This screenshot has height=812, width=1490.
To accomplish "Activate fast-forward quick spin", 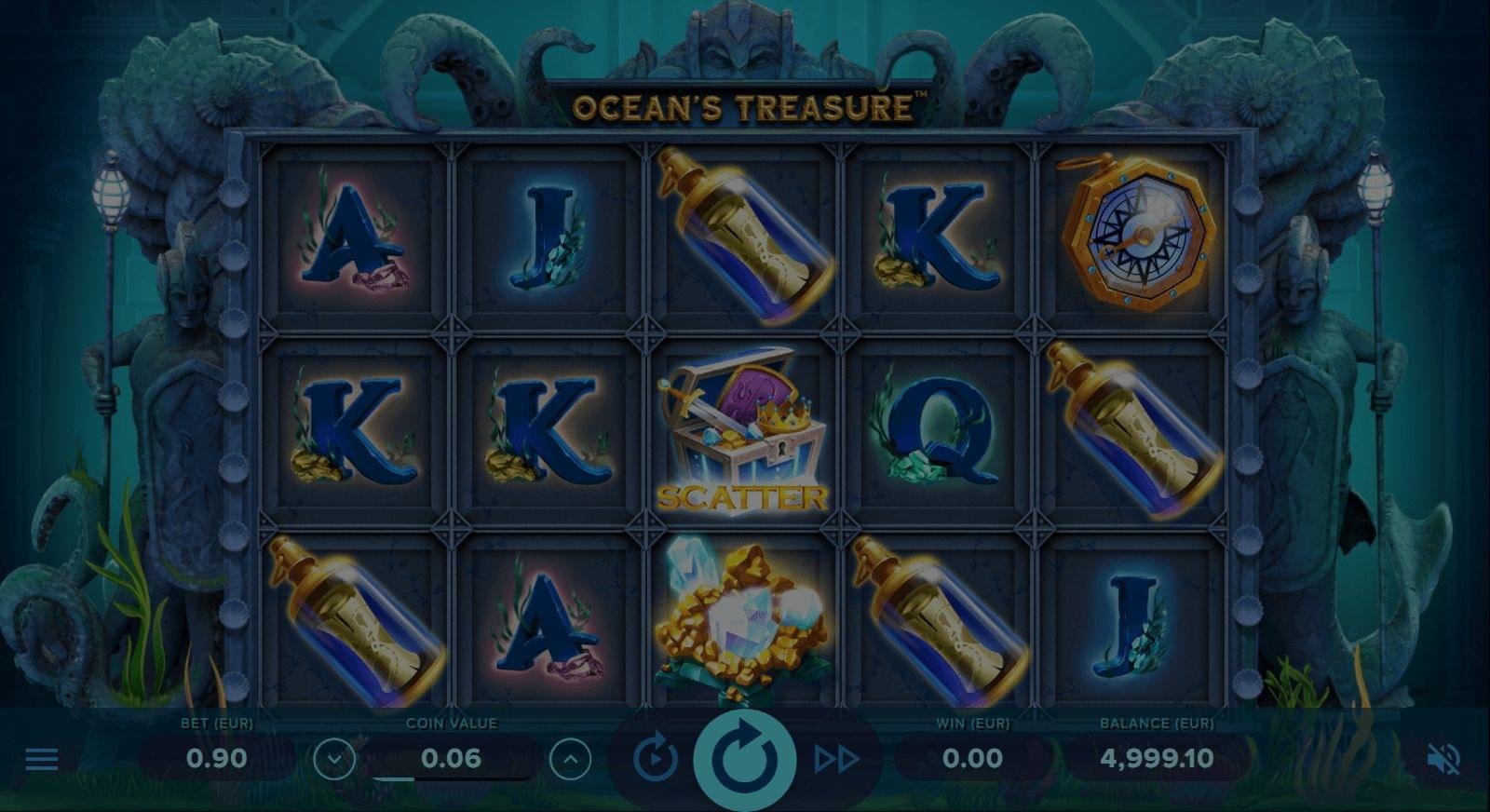I will click(835, 759).
